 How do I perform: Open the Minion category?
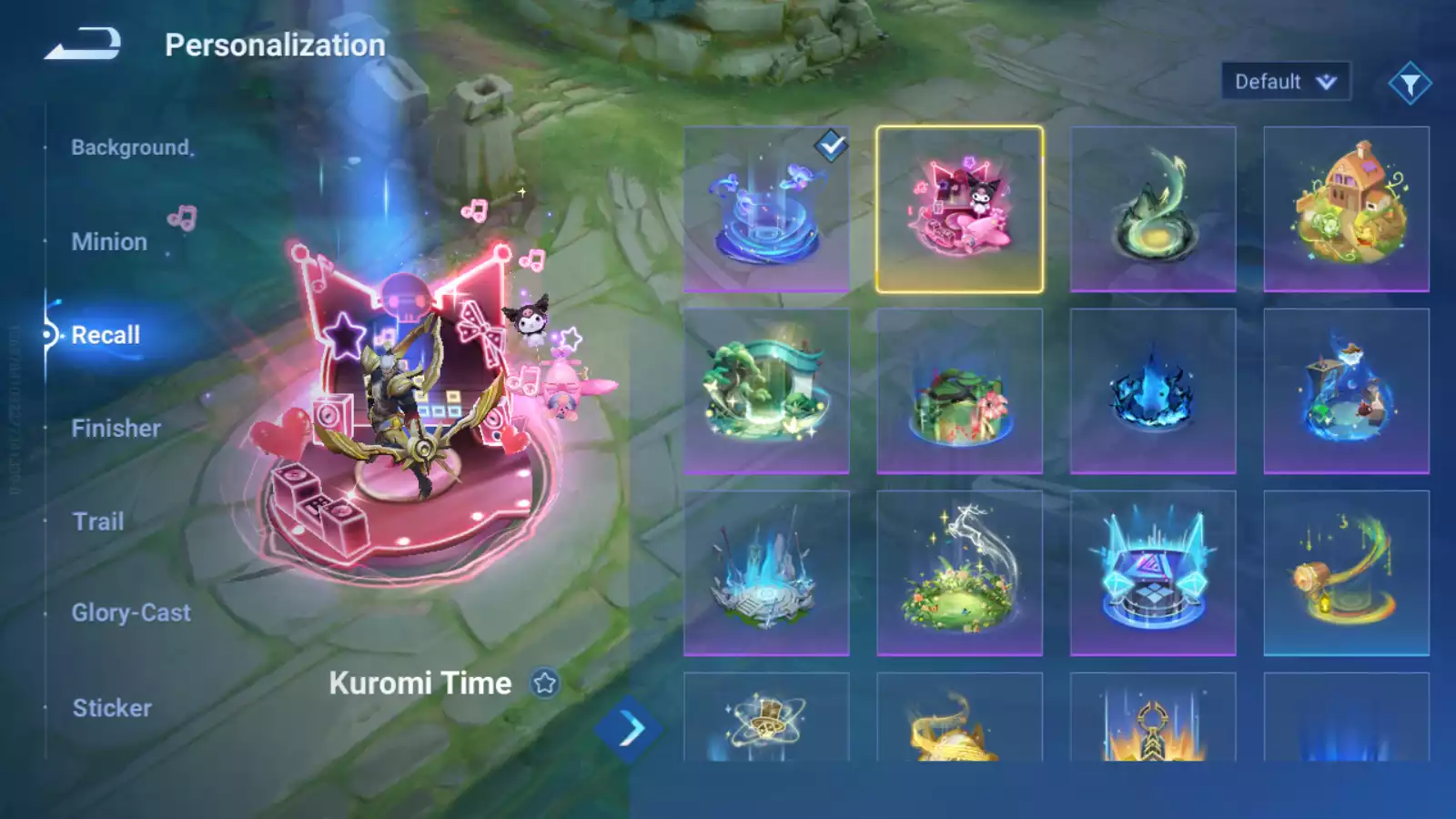click(109, 242)
